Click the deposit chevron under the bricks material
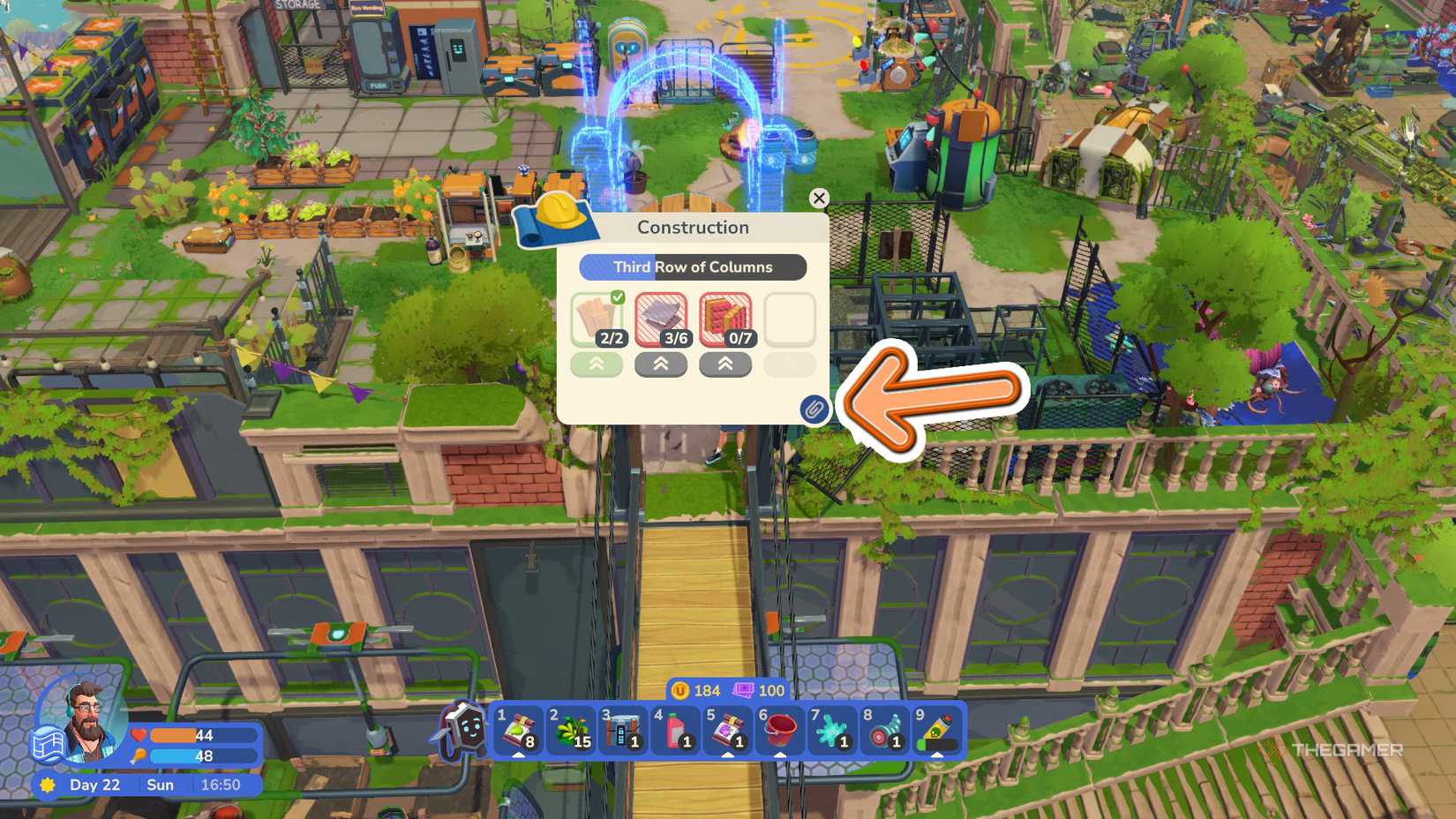The width and height of the screenshot is (1456, 819). coord(725,364)
